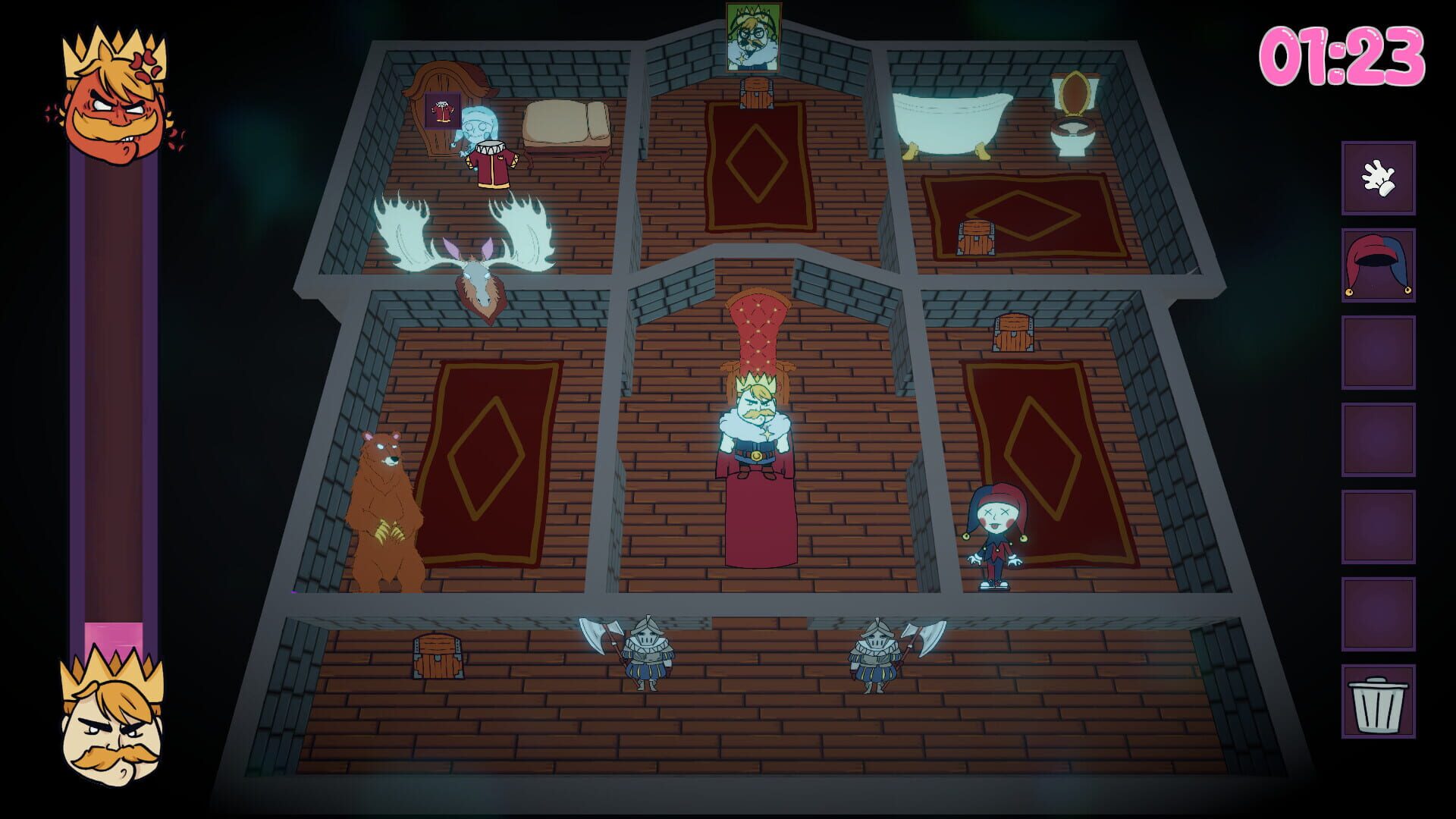Click the calm king face below the meter

[x=114, y=728]
